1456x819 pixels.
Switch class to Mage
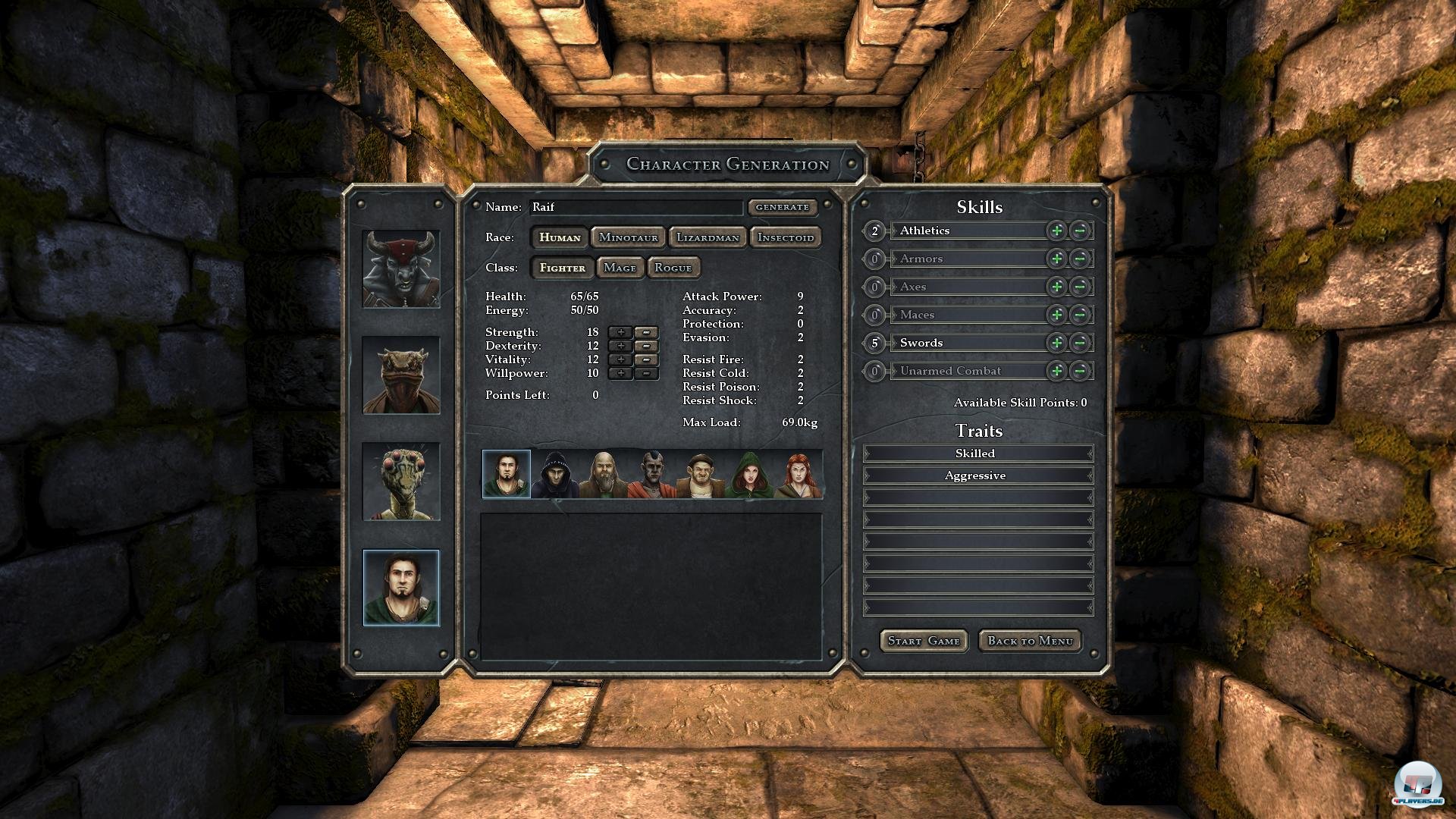click(620, 268)
